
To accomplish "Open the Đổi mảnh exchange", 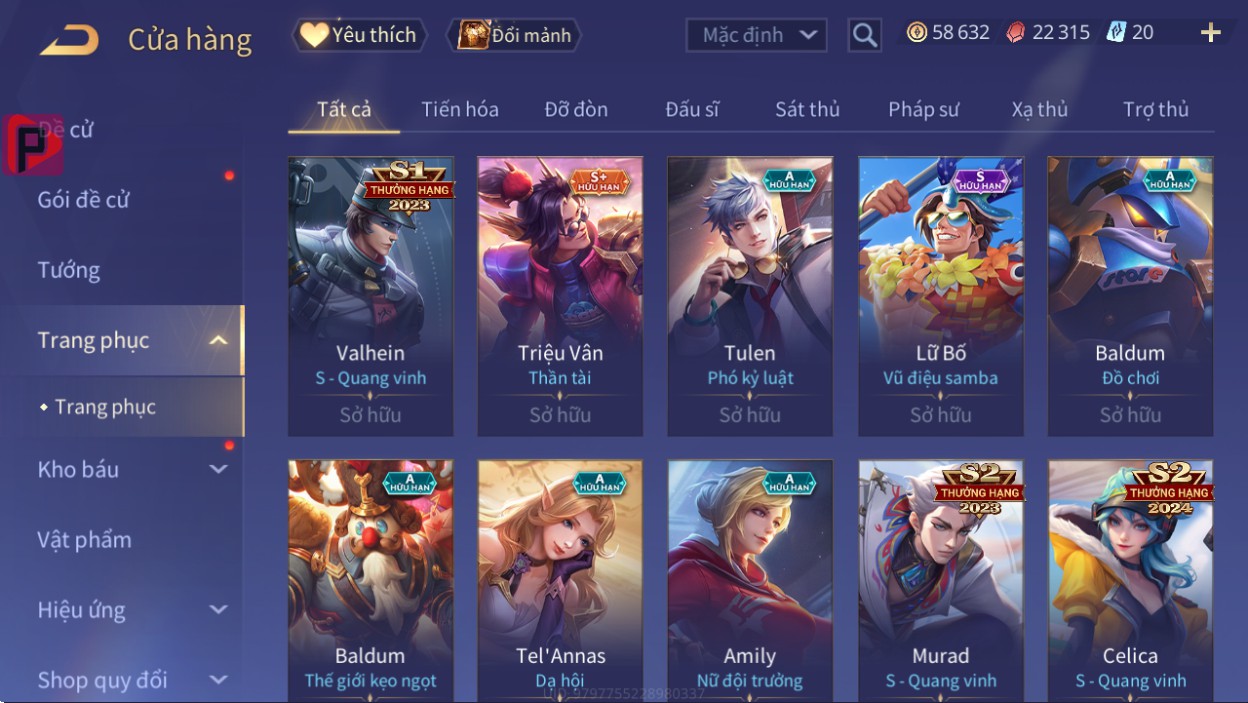I will coord(515,35).
